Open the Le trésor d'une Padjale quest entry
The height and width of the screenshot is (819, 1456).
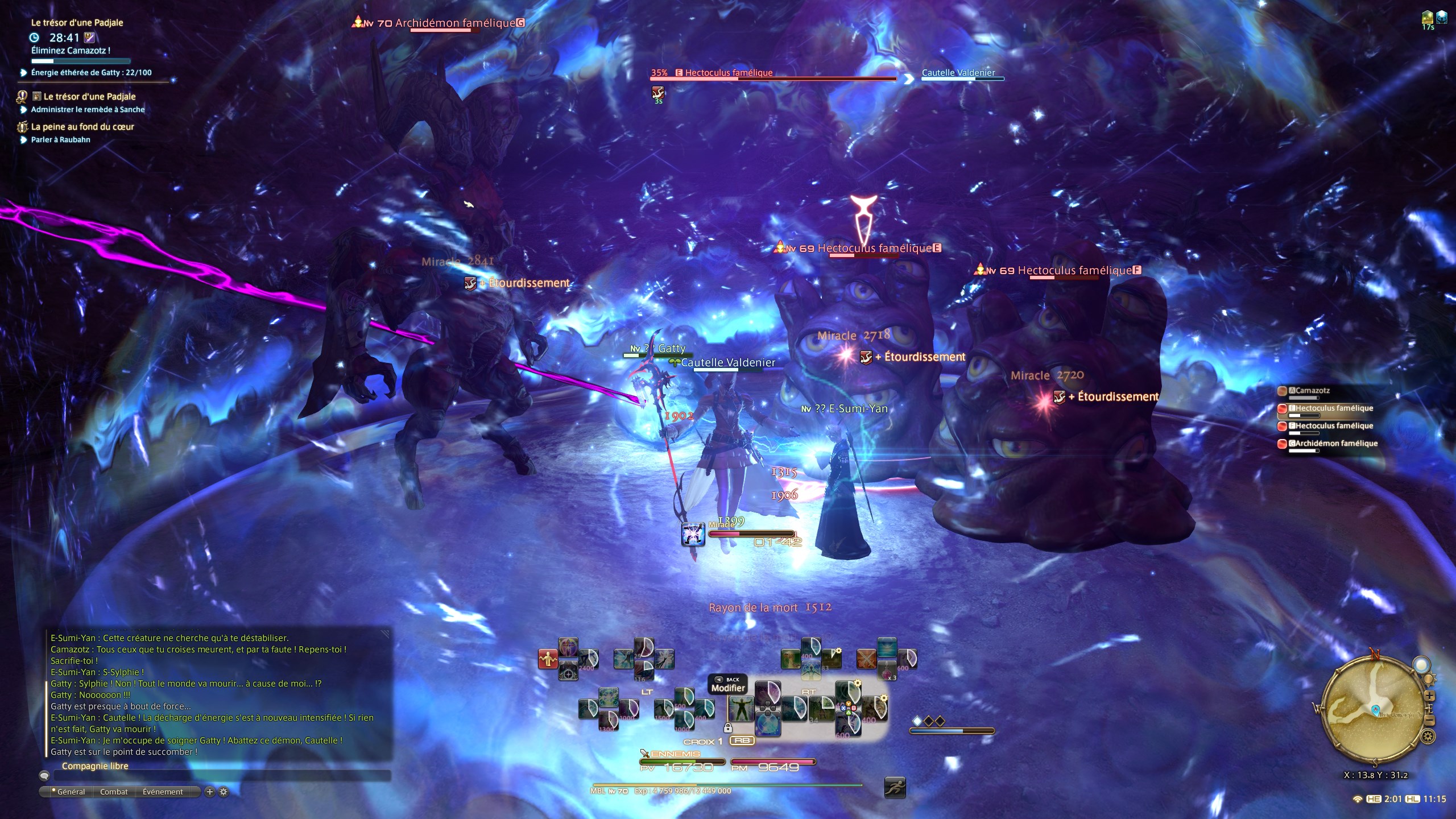(x=89, y=97)
